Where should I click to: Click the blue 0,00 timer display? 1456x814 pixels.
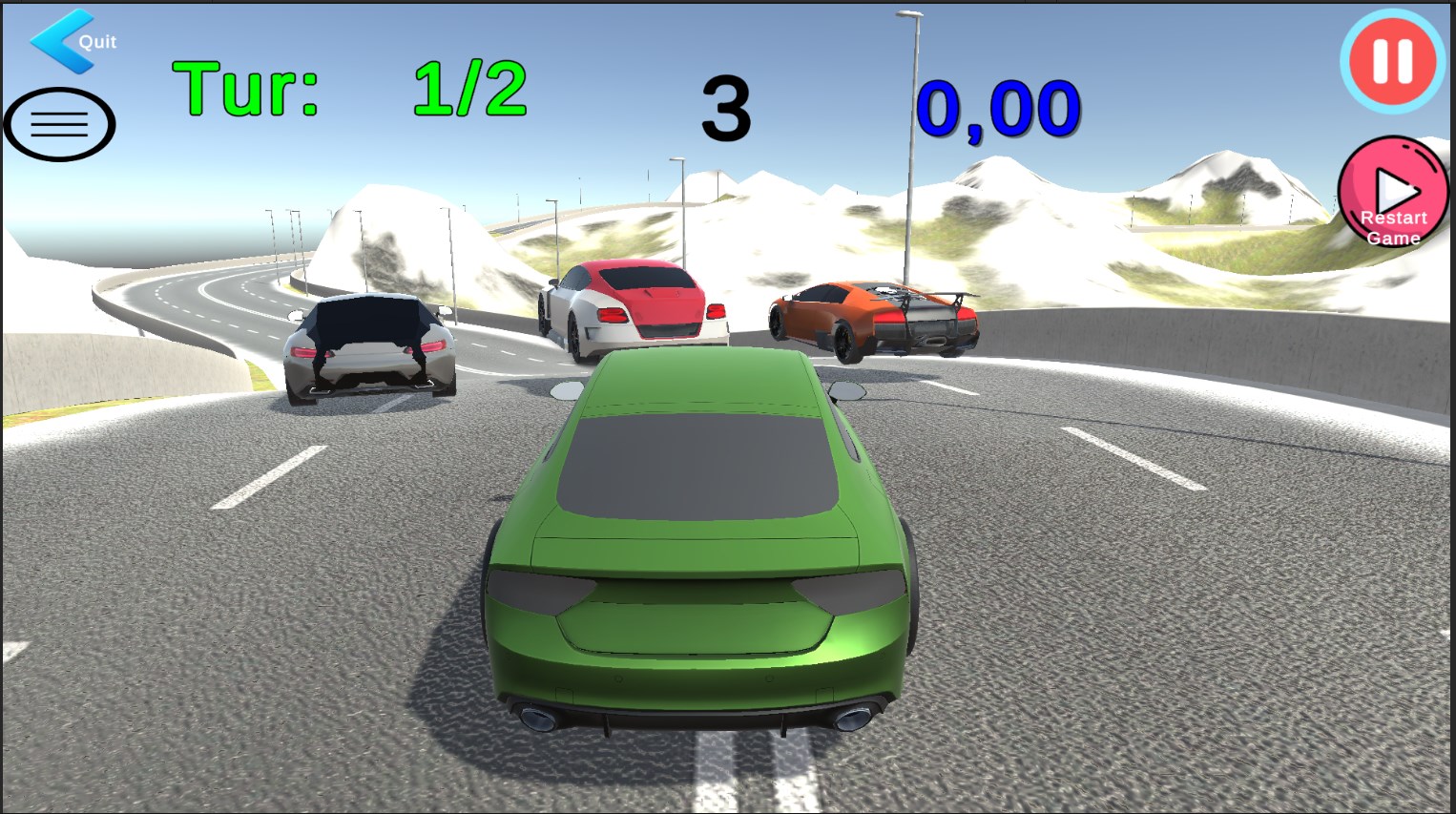click(x=999, y=107)
